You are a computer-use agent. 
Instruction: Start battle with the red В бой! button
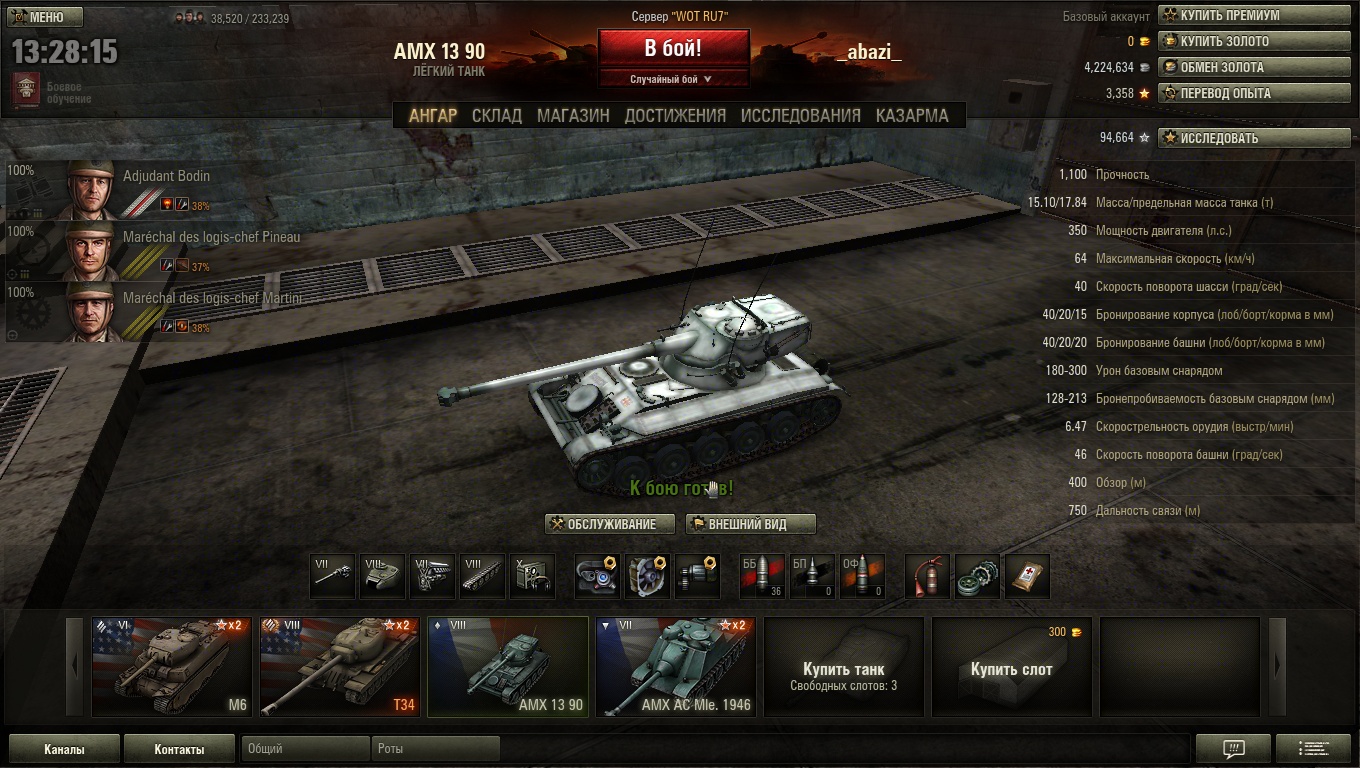coord(673,48)
